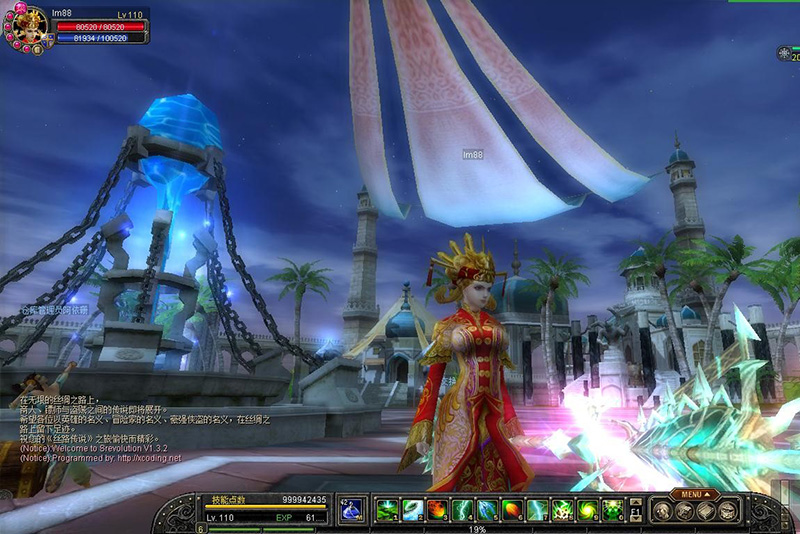
Task: Activate the green swirl skill slot
Action: click(587, 510)
